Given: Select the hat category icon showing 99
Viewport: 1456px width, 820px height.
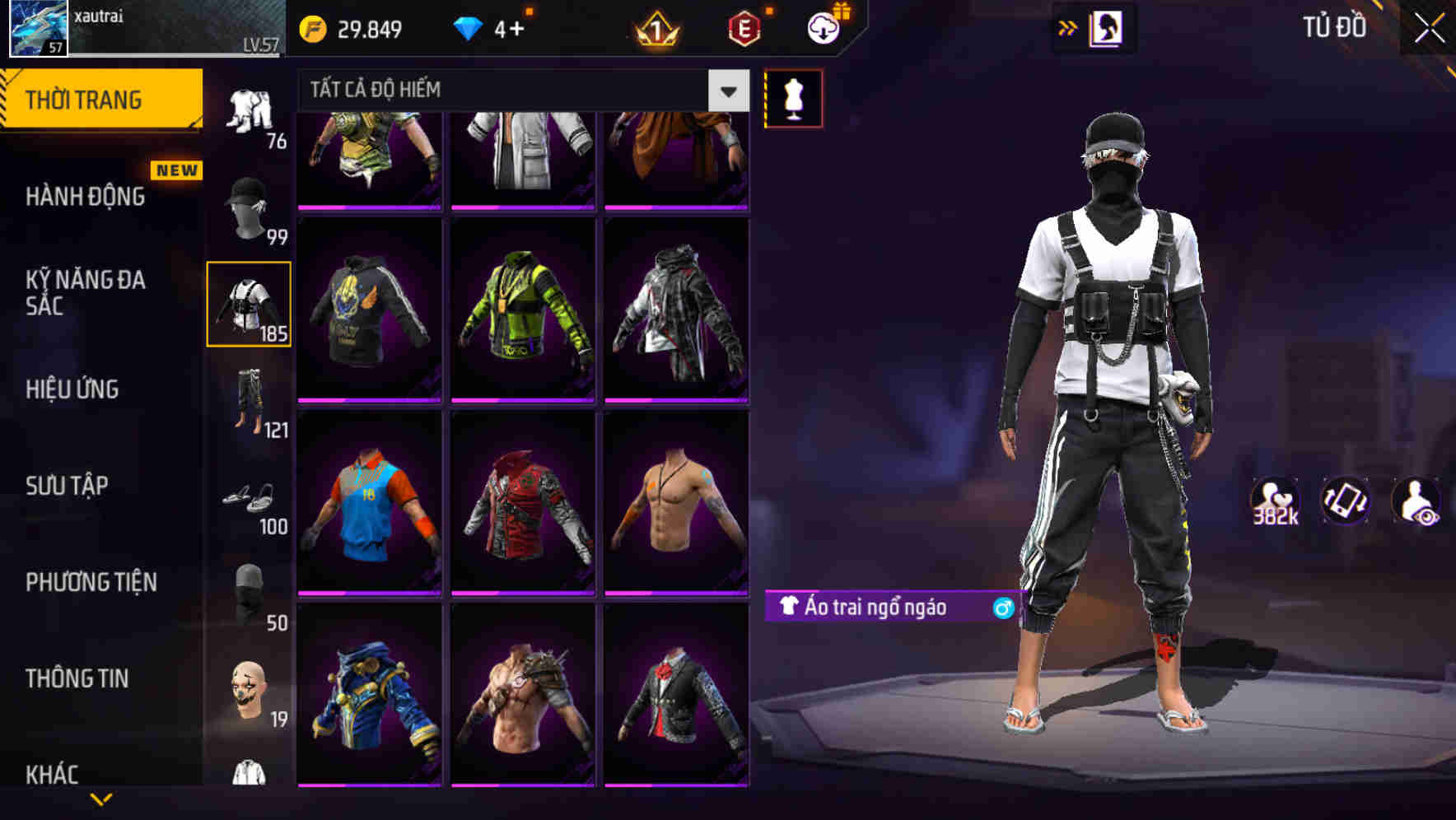Looking at the screenshot, I should pyautogui.click(x=245, y=206).
